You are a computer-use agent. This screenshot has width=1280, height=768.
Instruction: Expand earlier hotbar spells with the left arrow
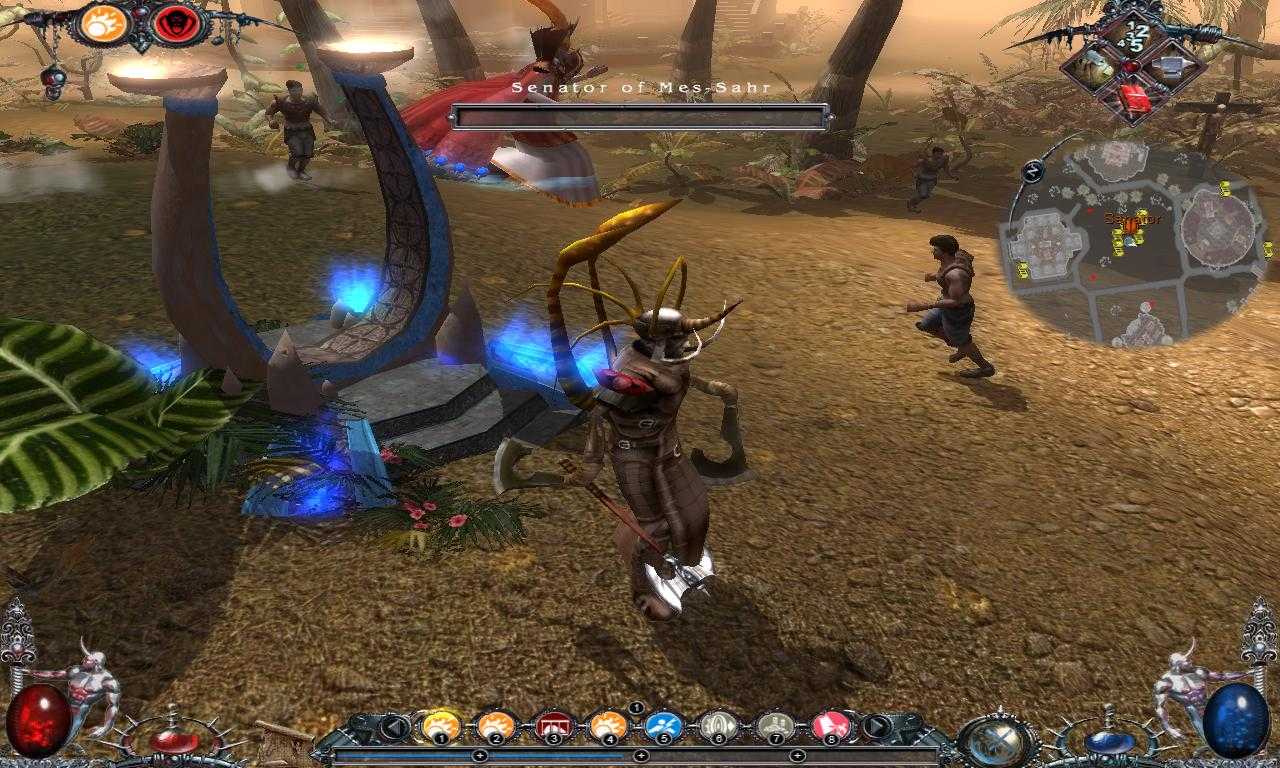395,724
